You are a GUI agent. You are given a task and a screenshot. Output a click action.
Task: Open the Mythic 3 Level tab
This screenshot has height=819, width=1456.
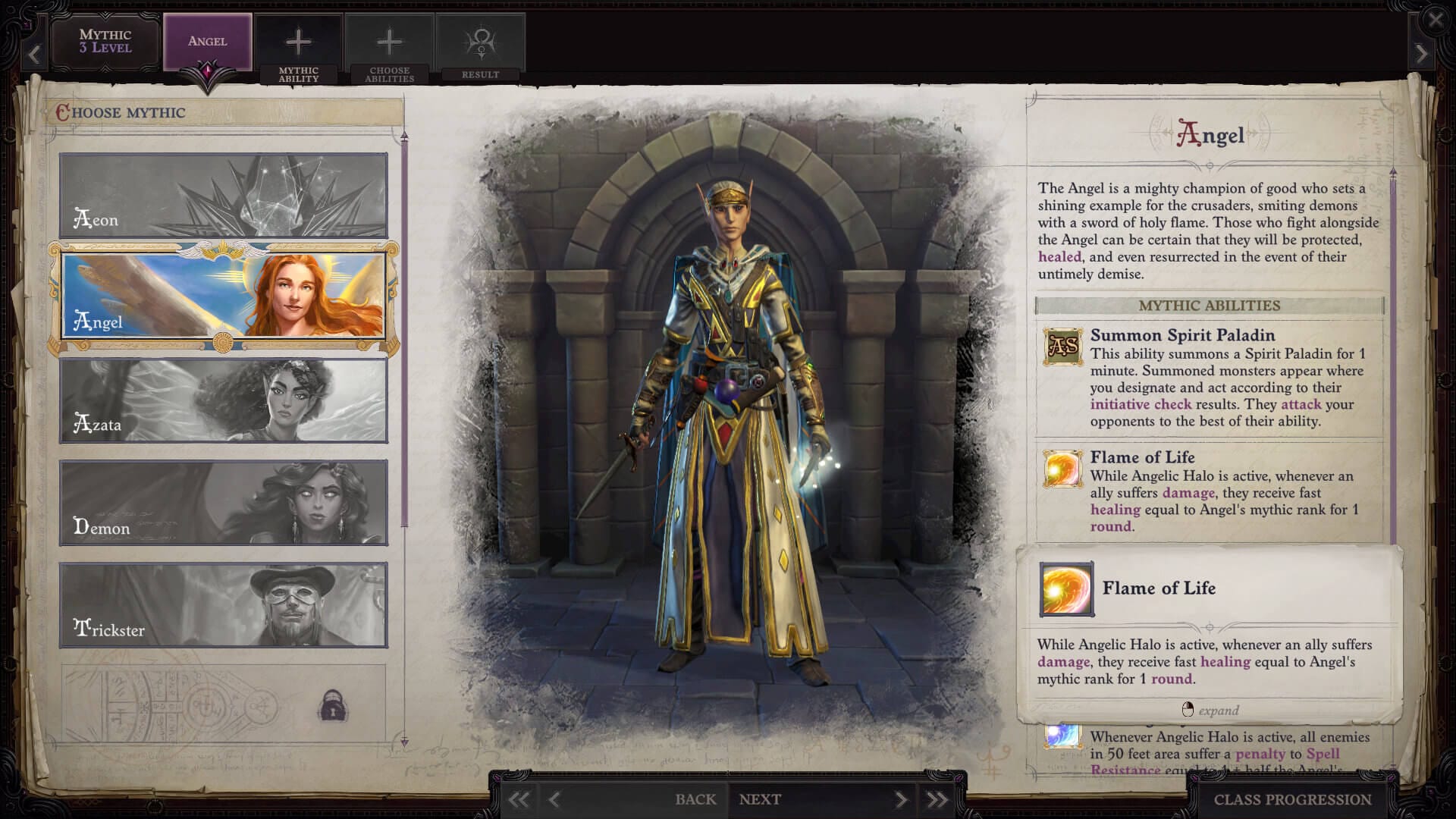105,42
